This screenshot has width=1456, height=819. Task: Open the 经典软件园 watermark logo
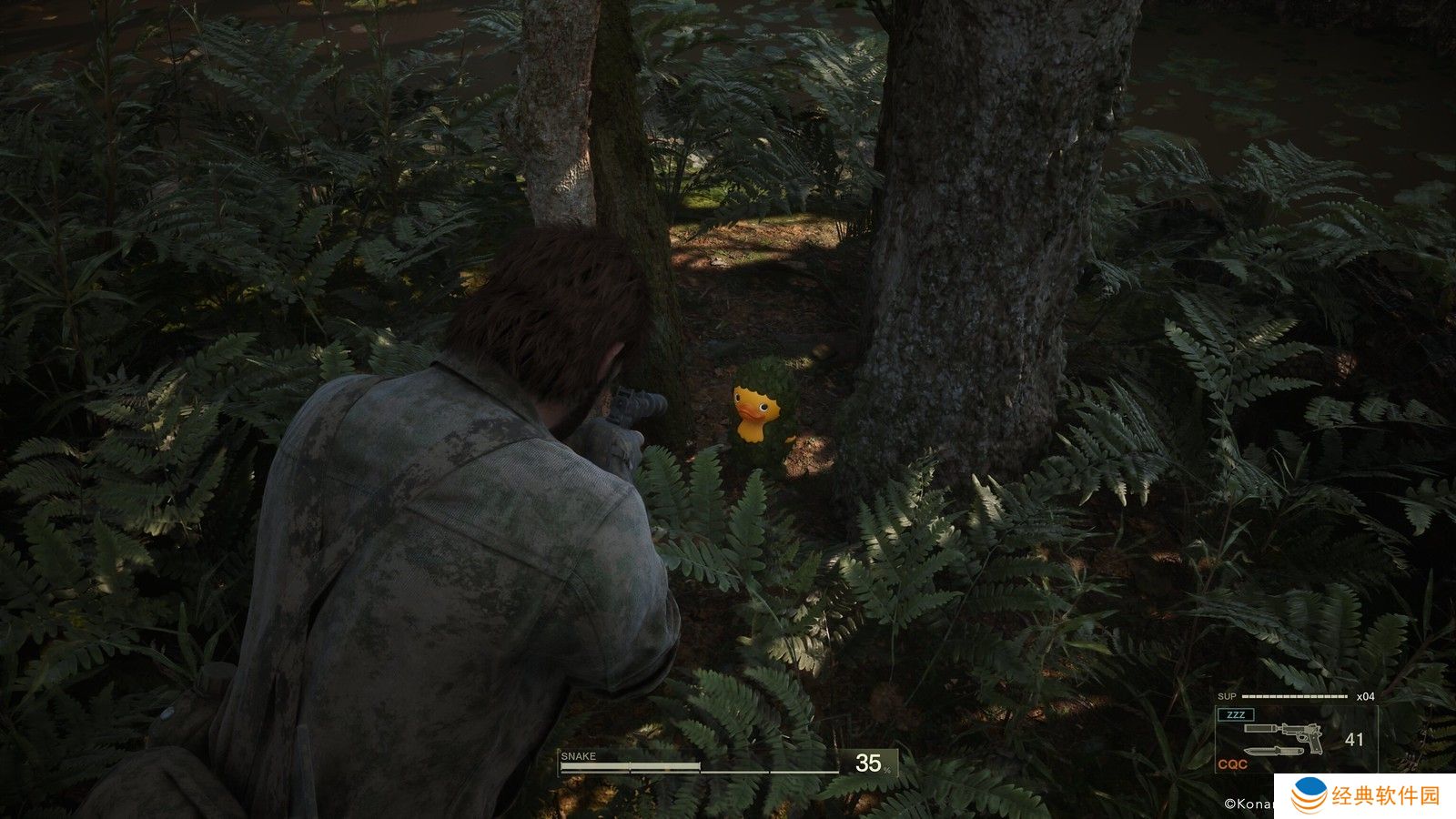(1309, 795)
